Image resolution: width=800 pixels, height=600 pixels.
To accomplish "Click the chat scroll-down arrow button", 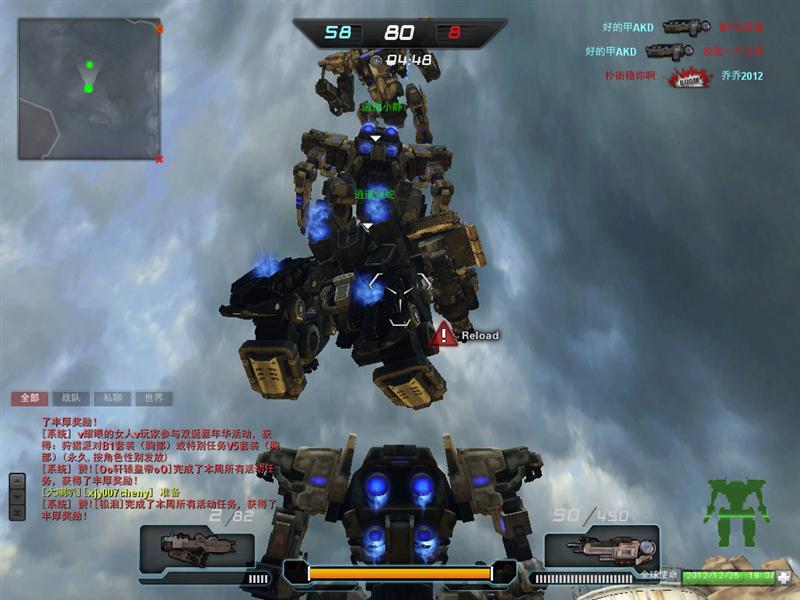I will point(17,495).
